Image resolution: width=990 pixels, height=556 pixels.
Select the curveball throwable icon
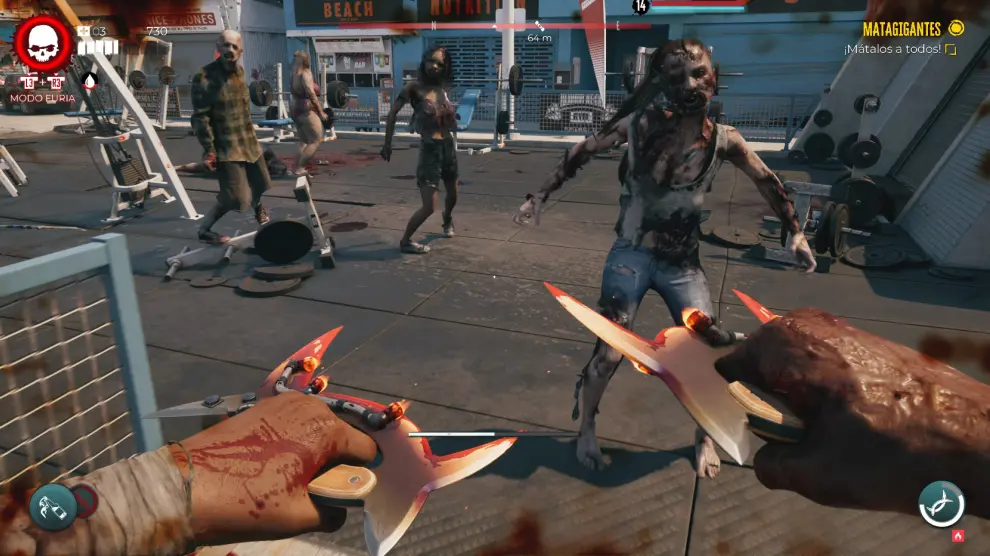pos(53,506)
